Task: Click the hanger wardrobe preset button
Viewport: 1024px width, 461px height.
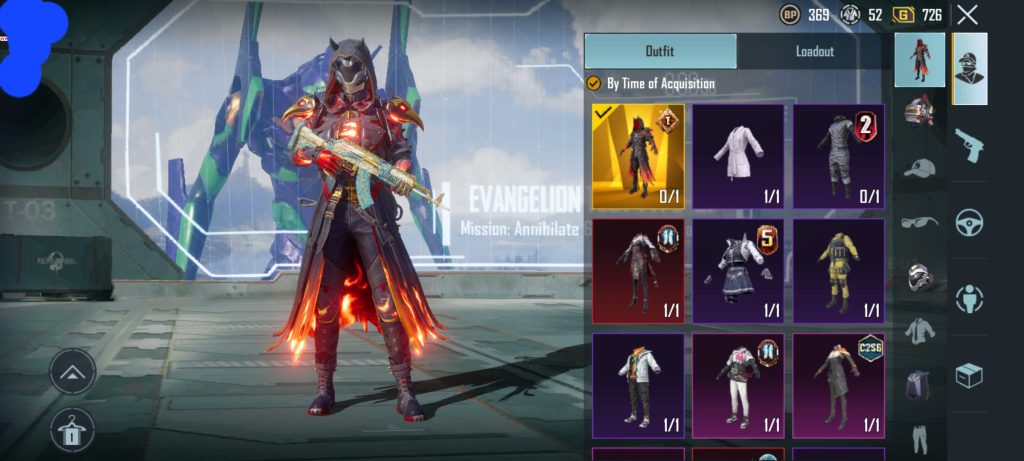Action: tap(72, 430)
